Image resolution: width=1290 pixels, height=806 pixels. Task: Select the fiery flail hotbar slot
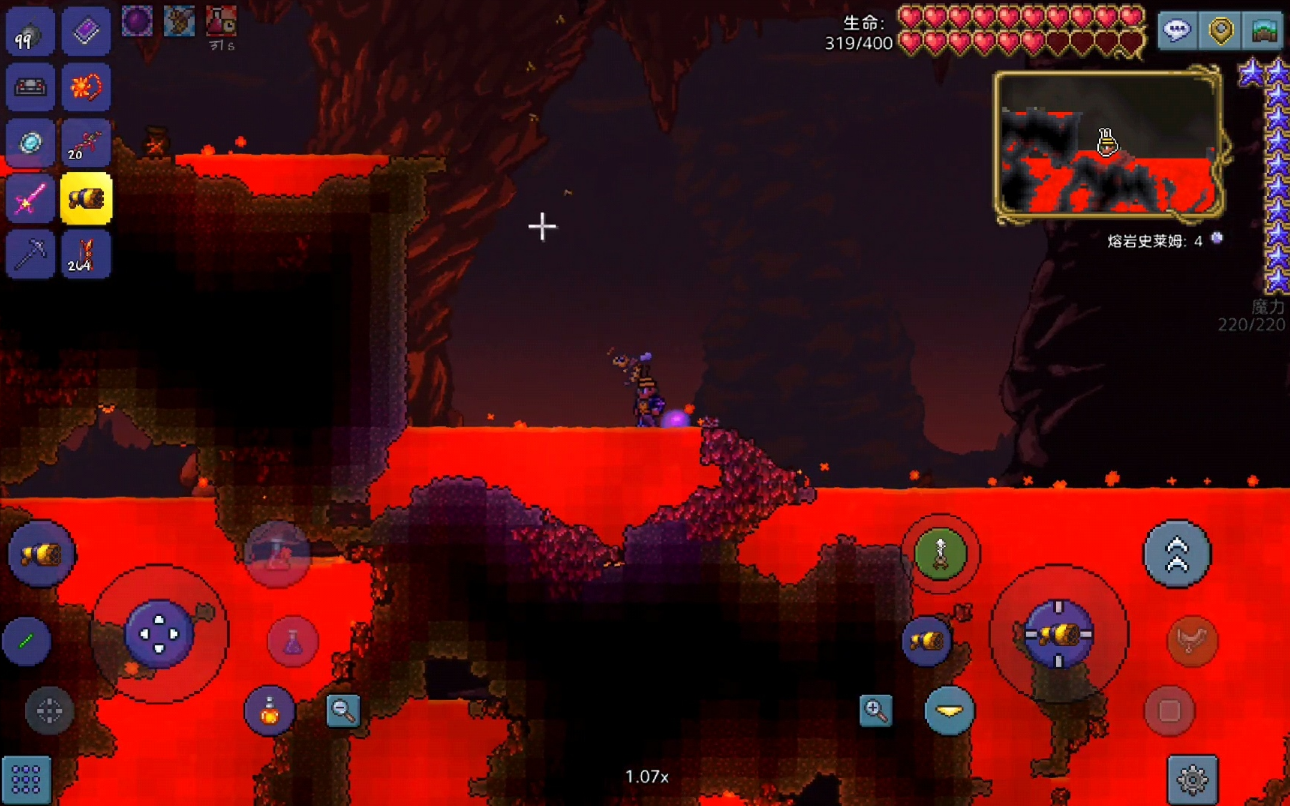pyautogui.click(x=86, y=89)
